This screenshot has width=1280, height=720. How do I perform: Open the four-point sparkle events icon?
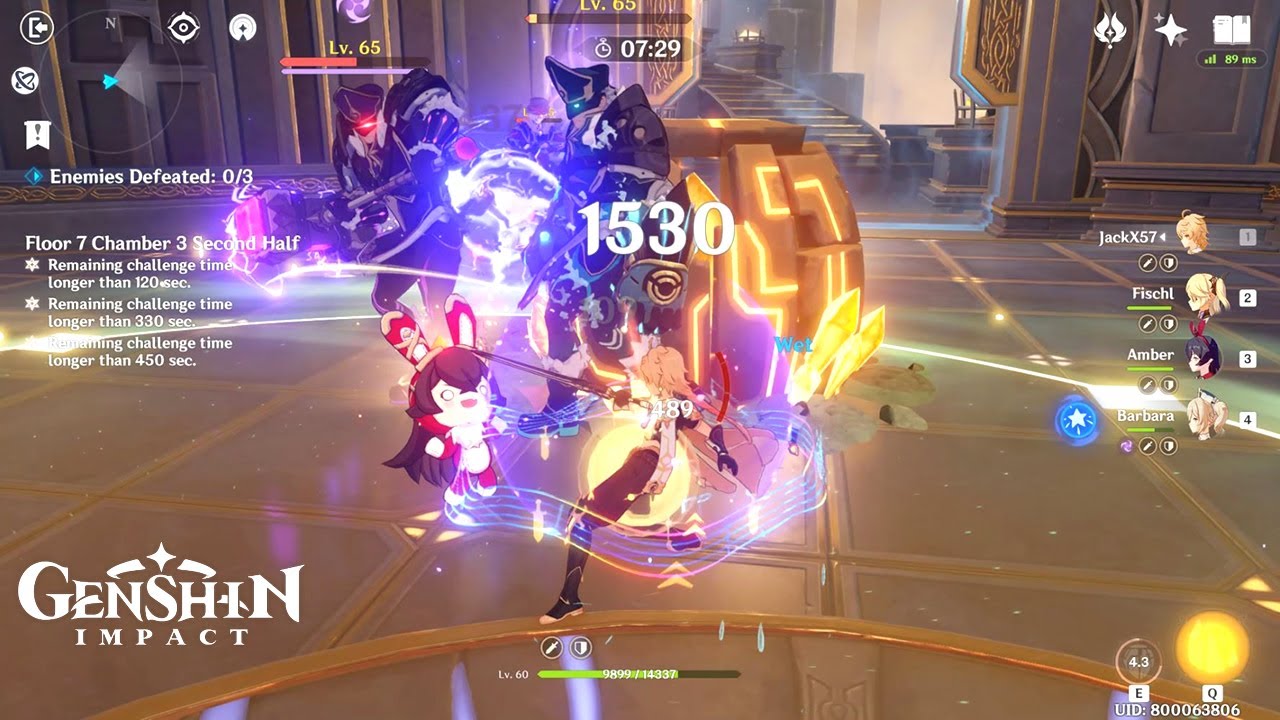coord(1170,30)
